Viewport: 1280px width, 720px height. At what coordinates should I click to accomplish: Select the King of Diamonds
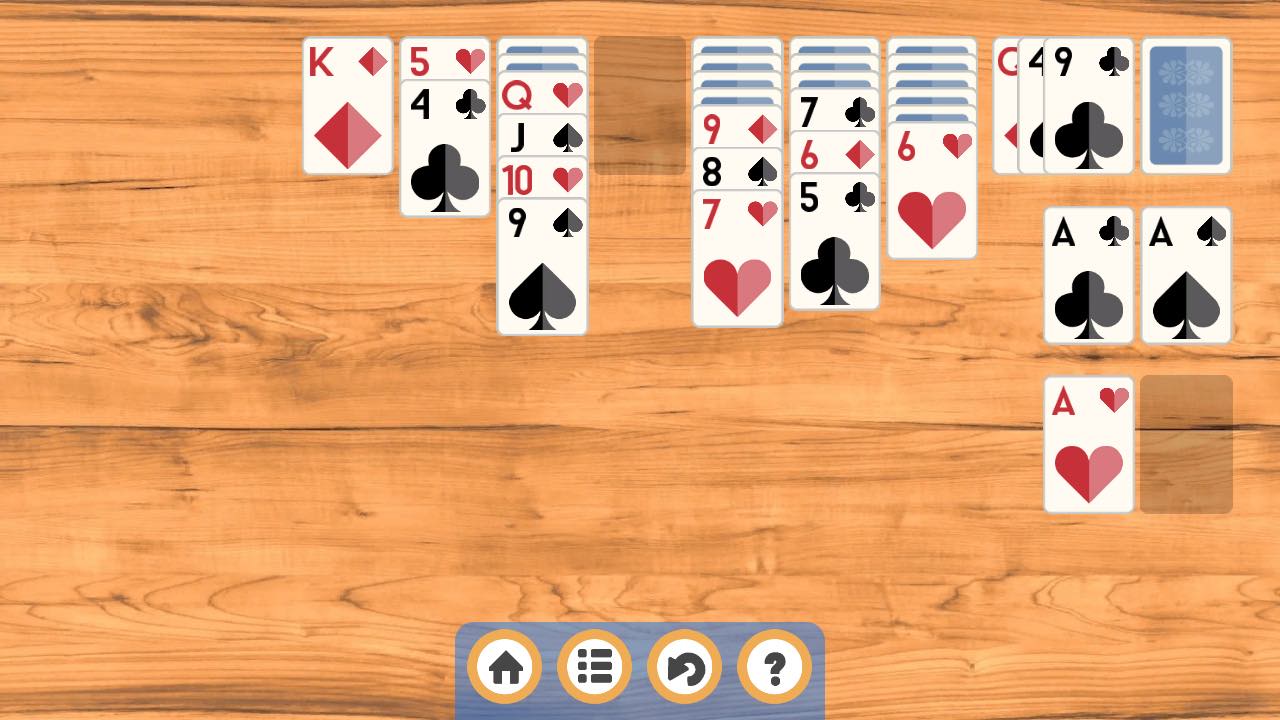347,105
